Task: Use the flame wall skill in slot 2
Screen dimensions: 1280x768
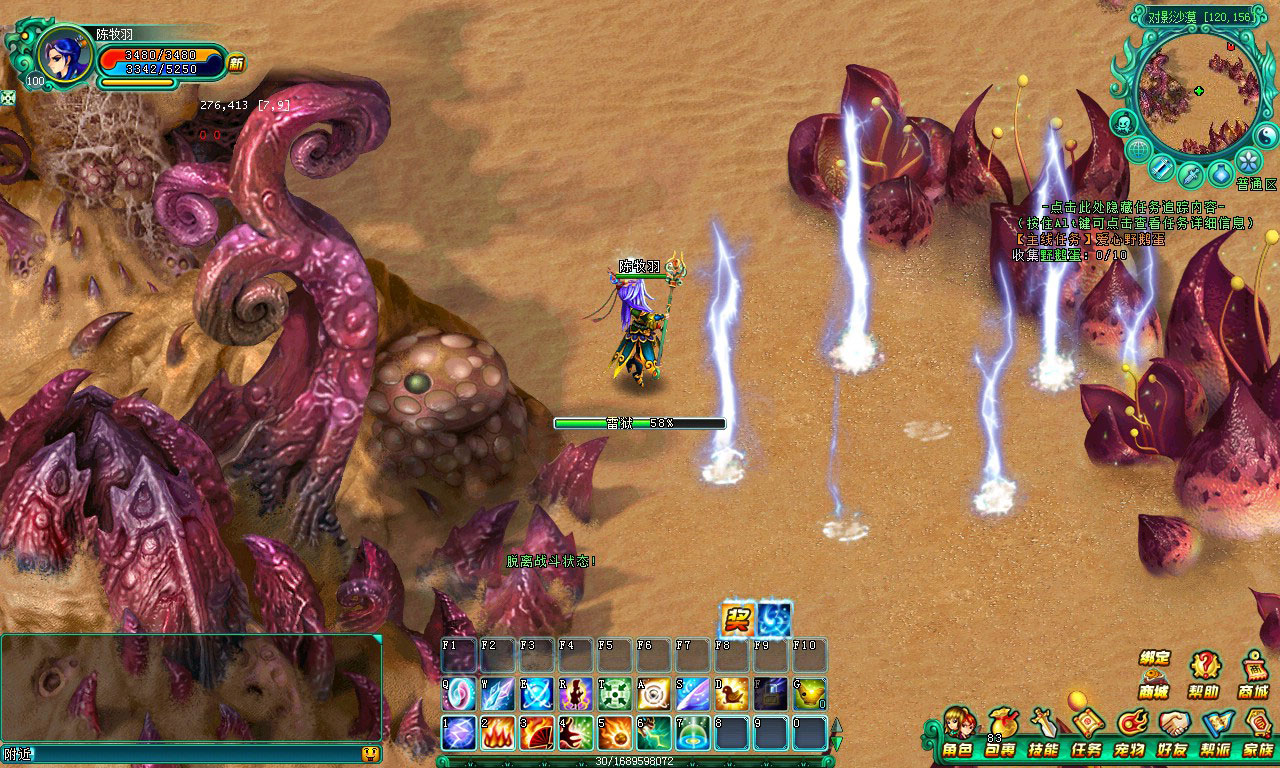Action: tap(498, 732)
